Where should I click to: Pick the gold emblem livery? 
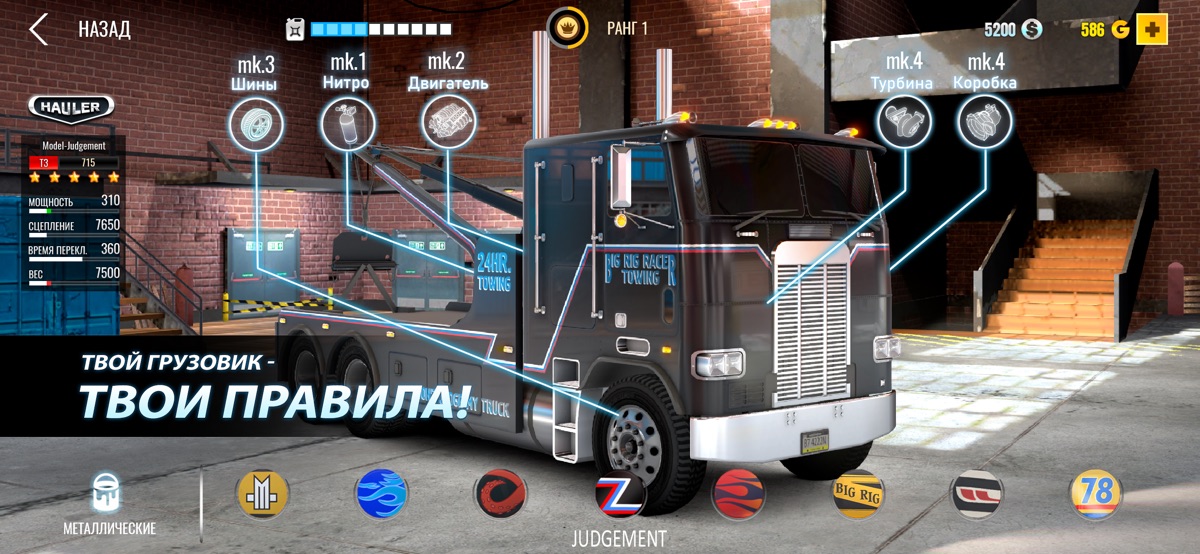(262, 493)
